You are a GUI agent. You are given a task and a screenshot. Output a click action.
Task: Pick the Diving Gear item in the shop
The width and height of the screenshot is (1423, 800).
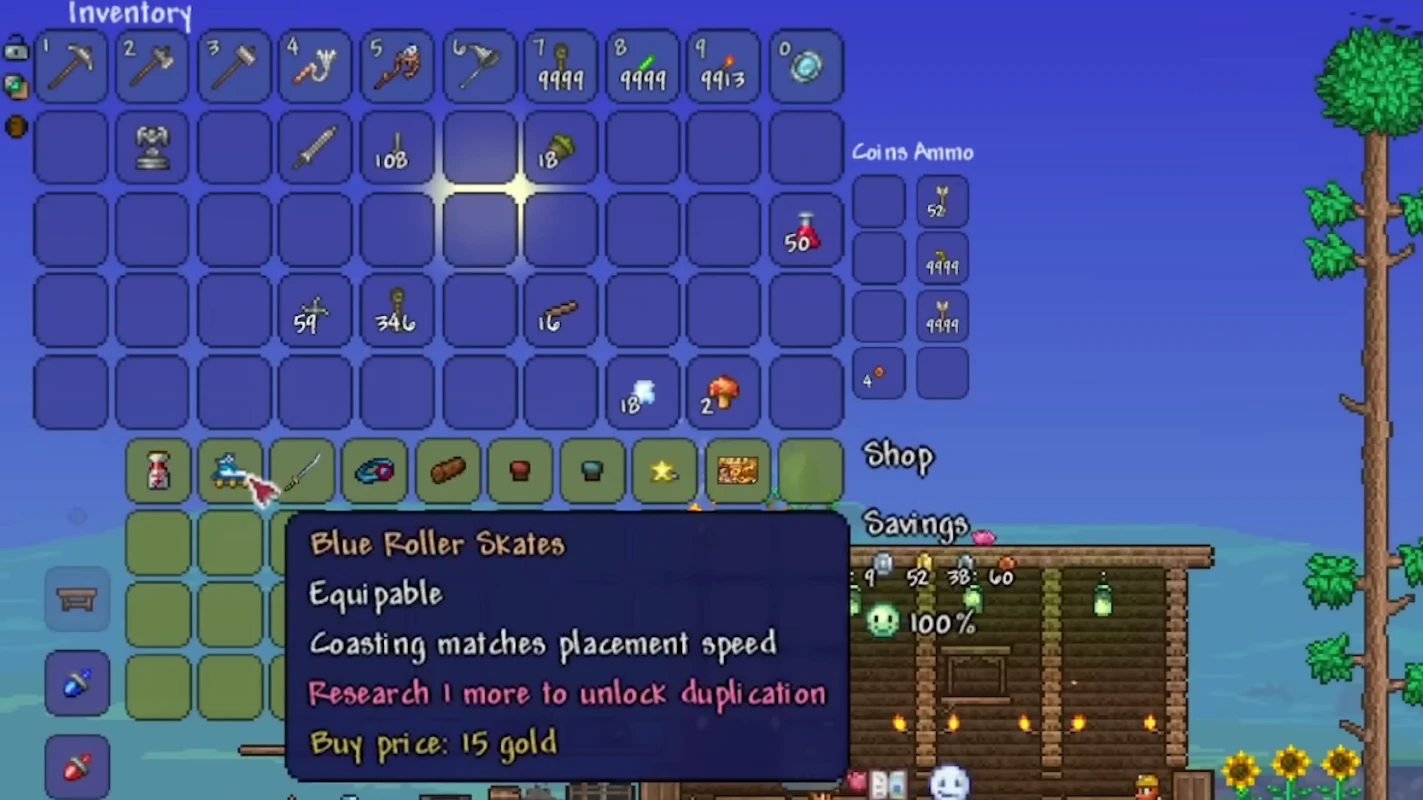(376, 471)
